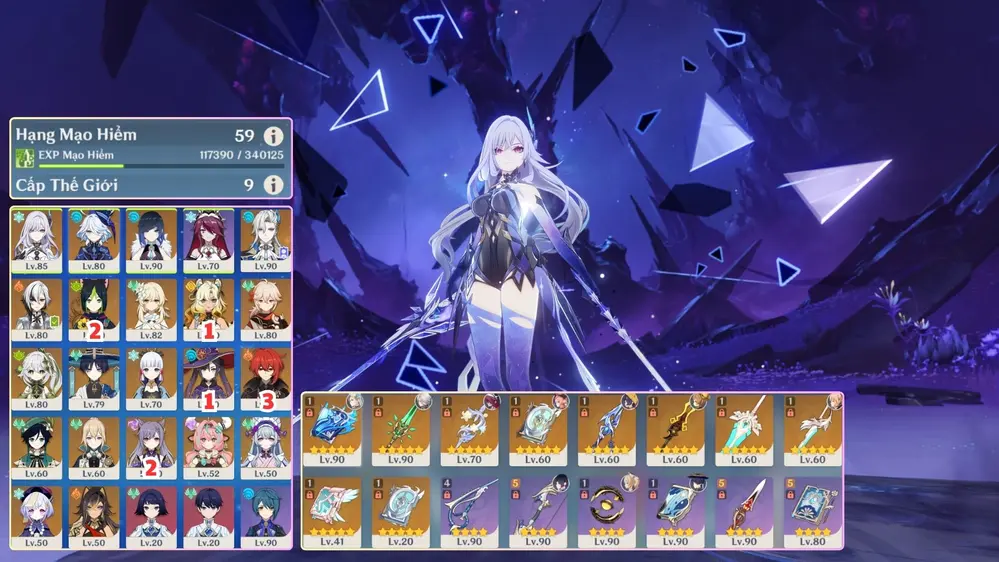
Task: Open the Wanderer Lv.79 character card
Action: pos(94,378)
